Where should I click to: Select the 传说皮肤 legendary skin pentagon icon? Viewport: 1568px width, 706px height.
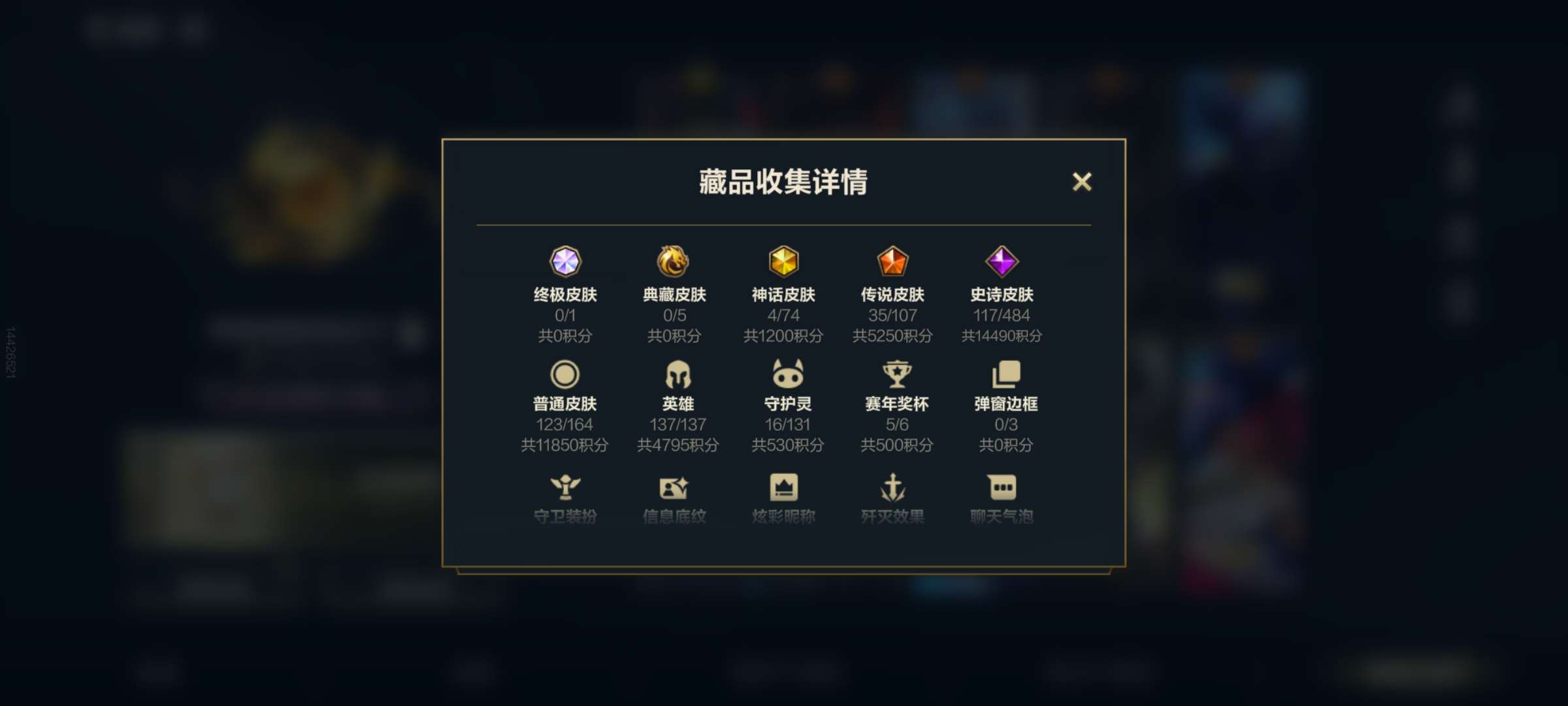pyautogui.click(x=893, y=262)
